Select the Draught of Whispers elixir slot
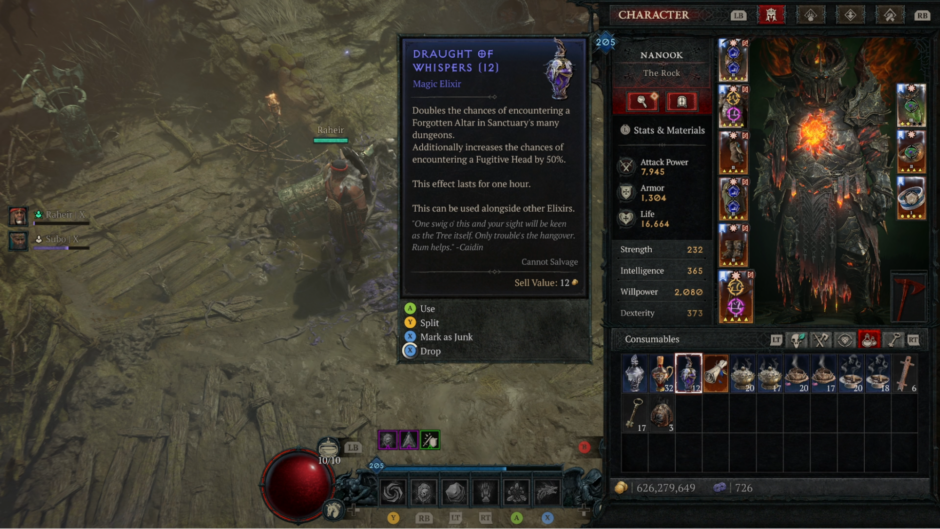The width and height of the screenshot is (940, 529). pyautogui.click(x=688, y=373)
